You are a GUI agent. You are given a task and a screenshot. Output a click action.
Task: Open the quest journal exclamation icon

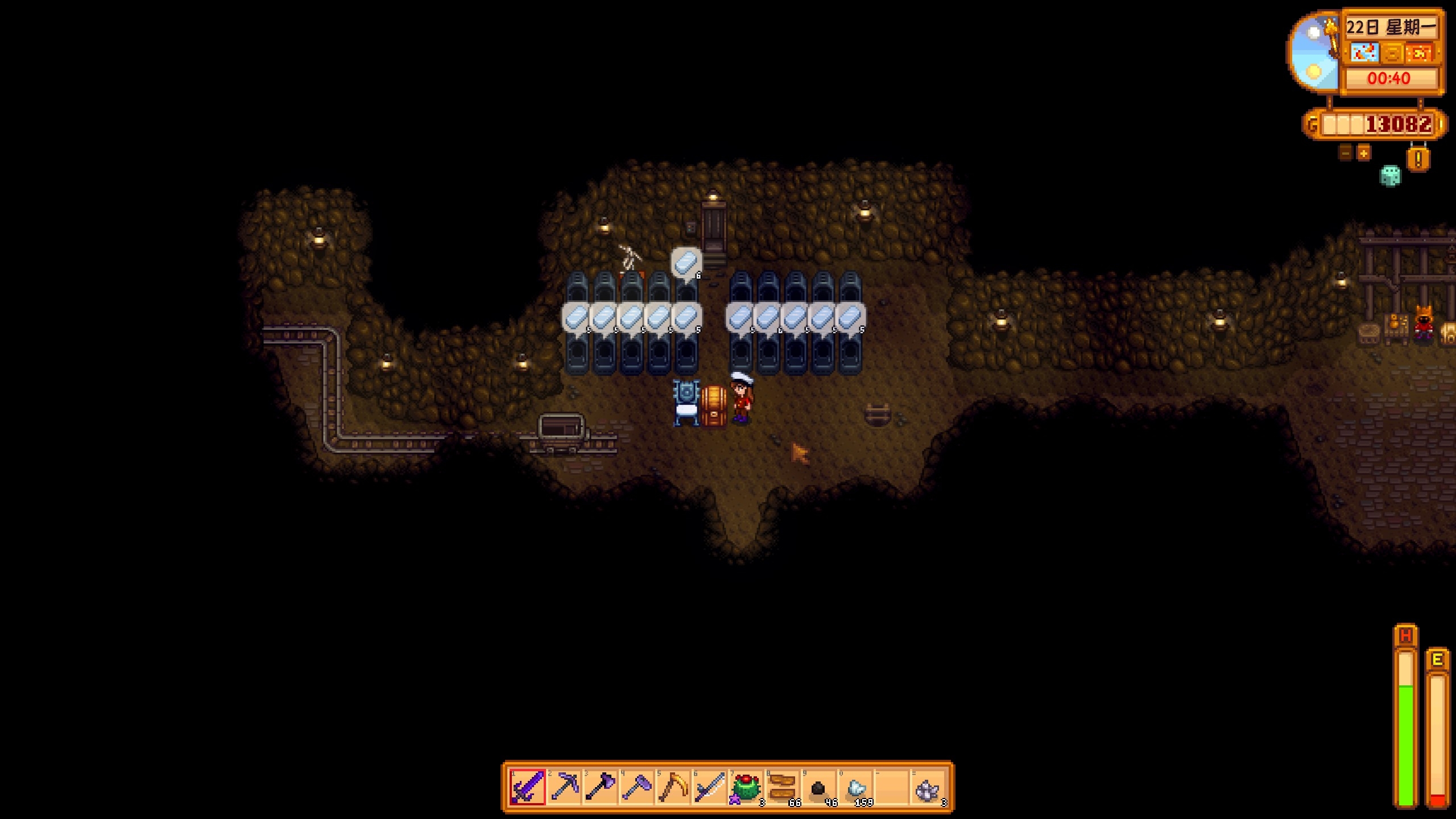1418,159
